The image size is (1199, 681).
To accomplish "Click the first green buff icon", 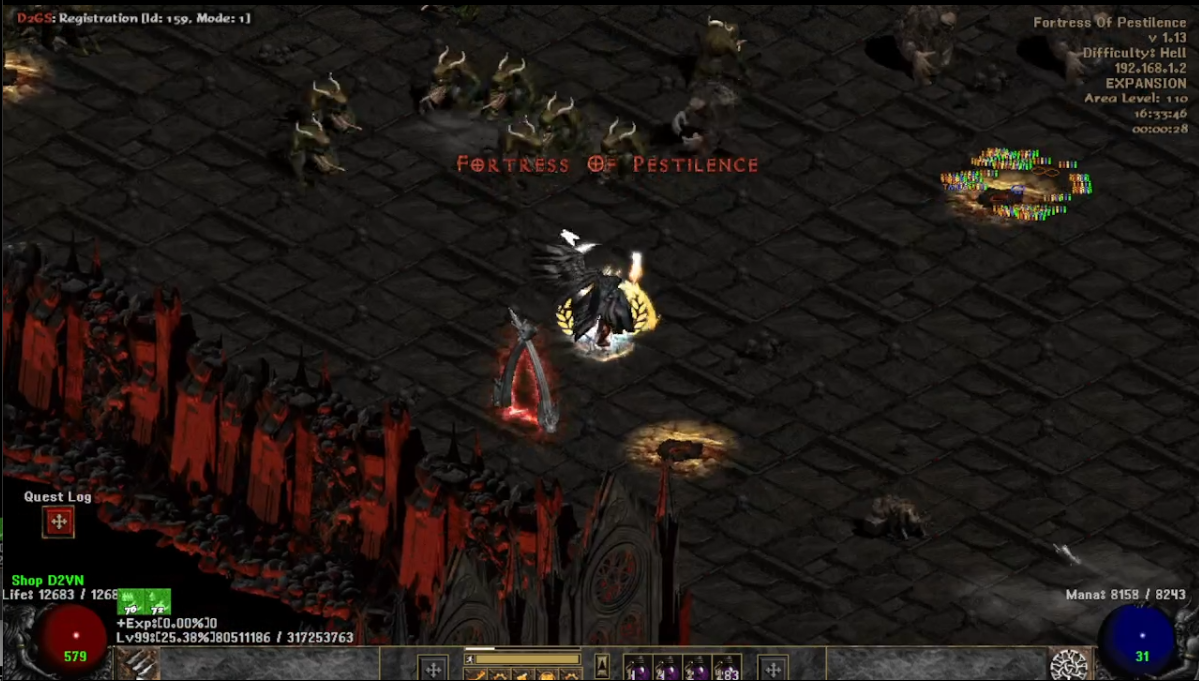I will coord(131,602).
